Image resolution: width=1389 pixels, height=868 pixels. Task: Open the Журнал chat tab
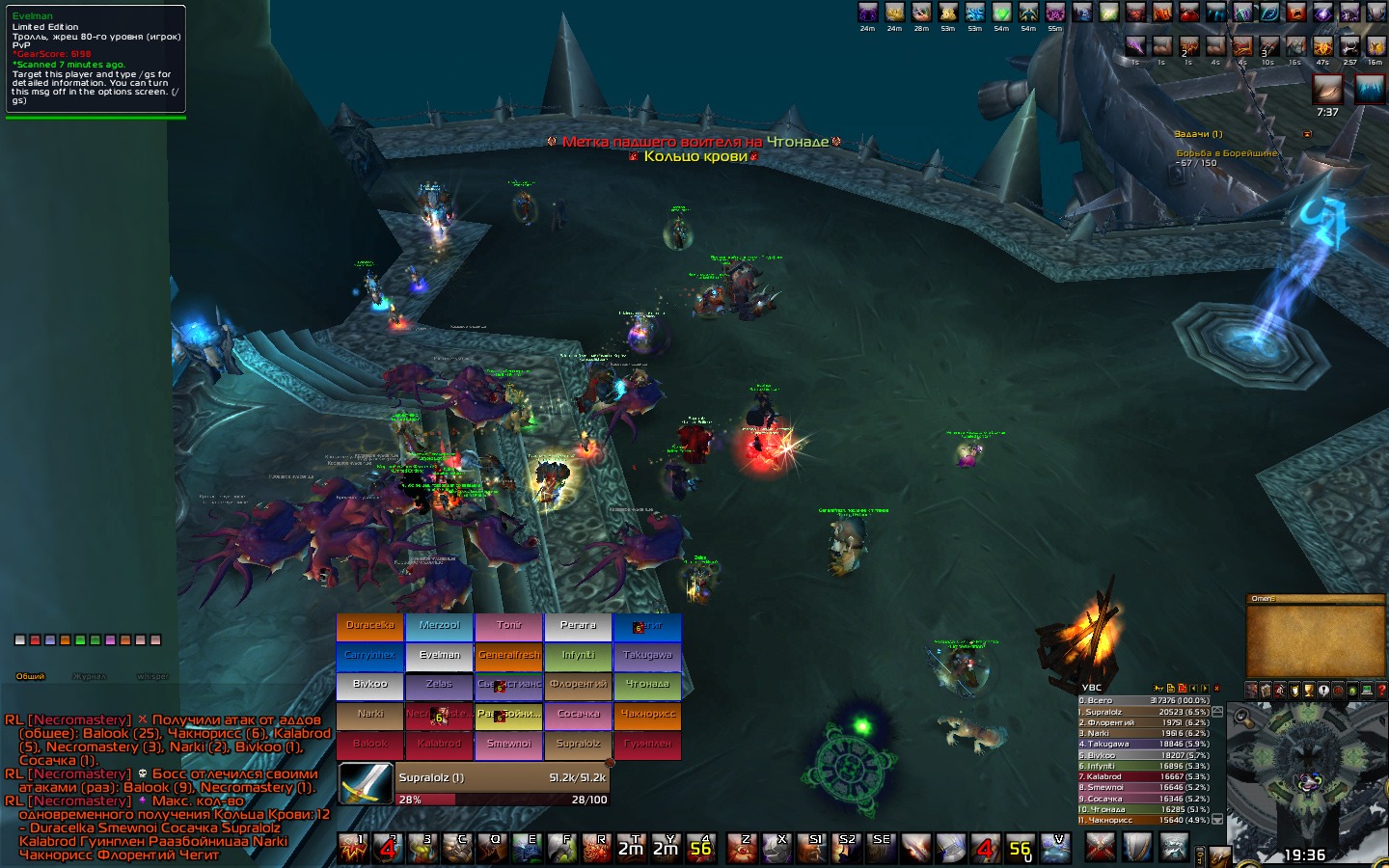(90, 676)
